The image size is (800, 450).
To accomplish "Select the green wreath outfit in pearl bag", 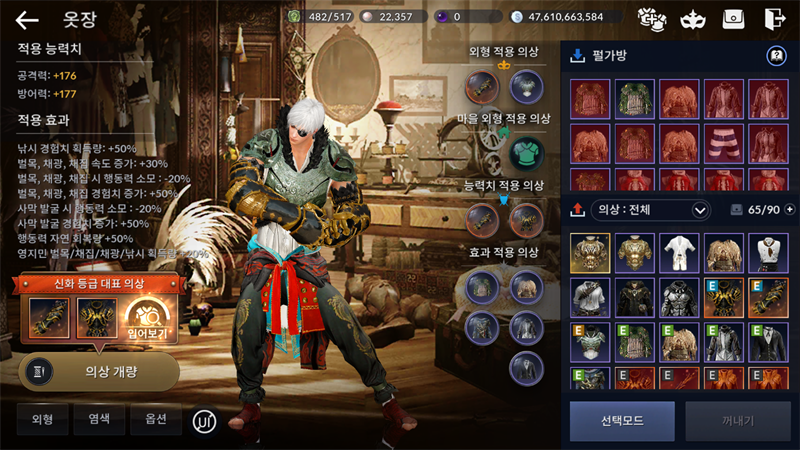I will tap(634, 100).
